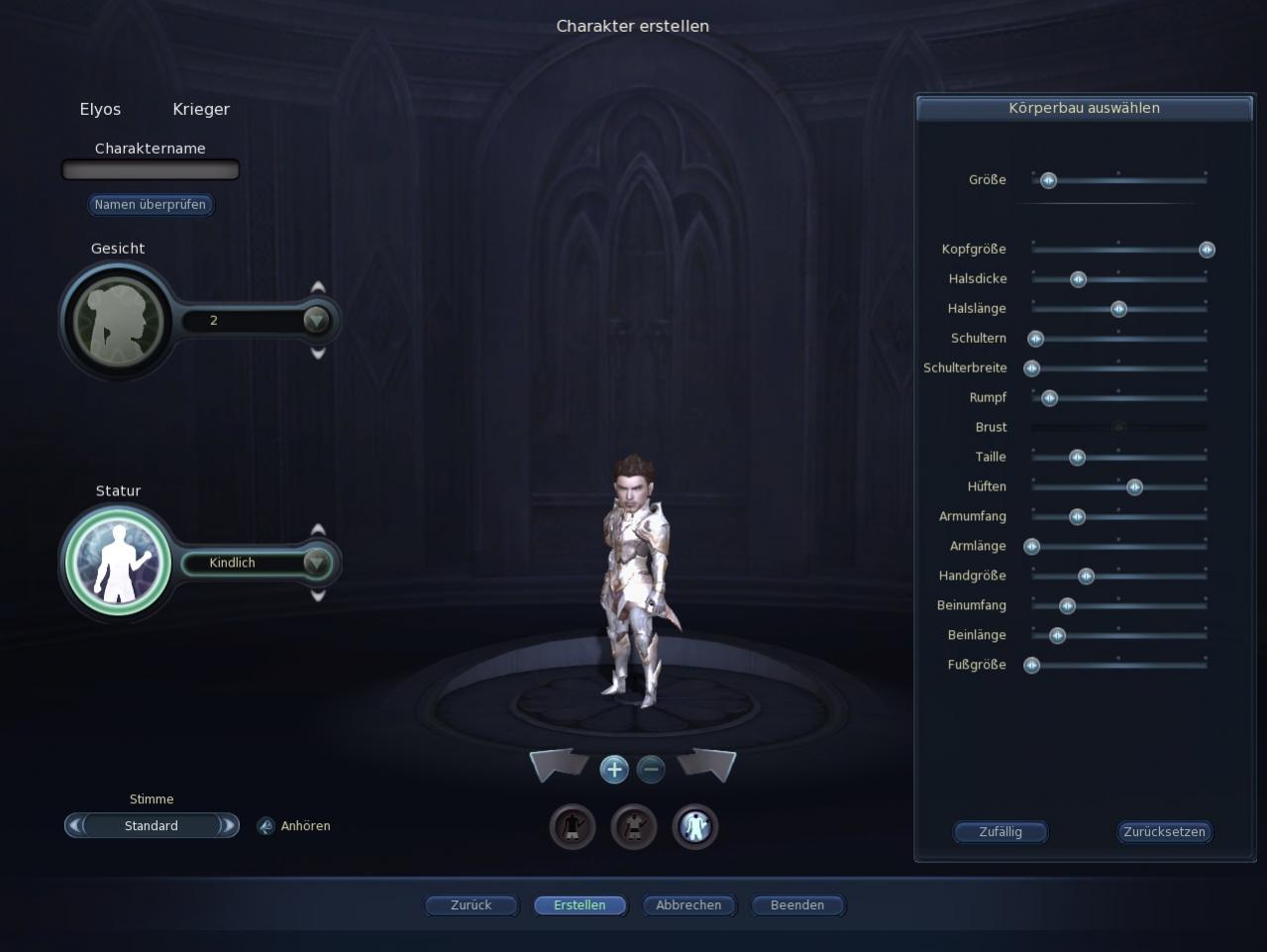Click the Charaktername text field
The height and width of the screenshot is (952, 1267).
coord(151,171)
